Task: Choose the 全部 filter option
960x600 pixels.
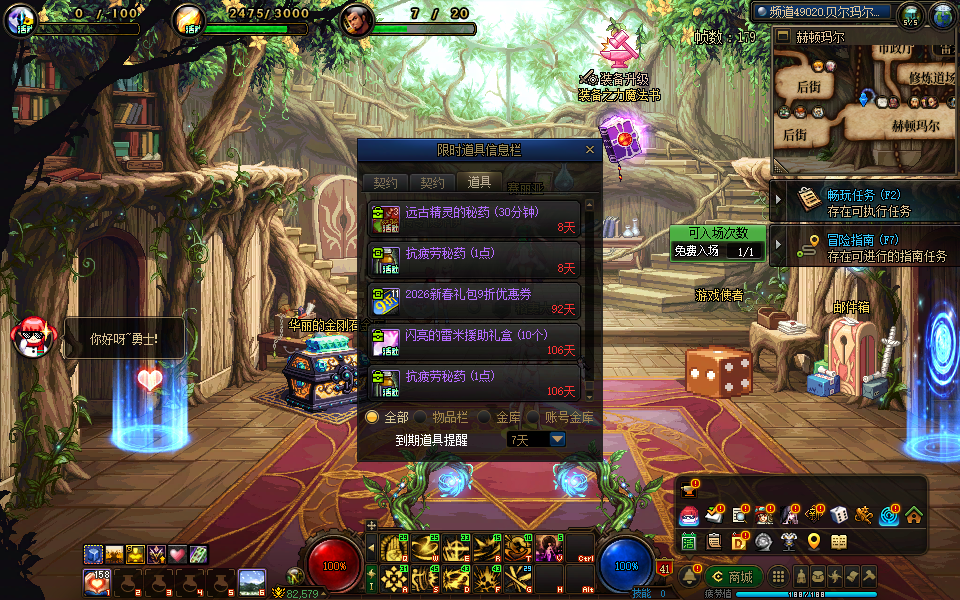Action: coord(372,417)
